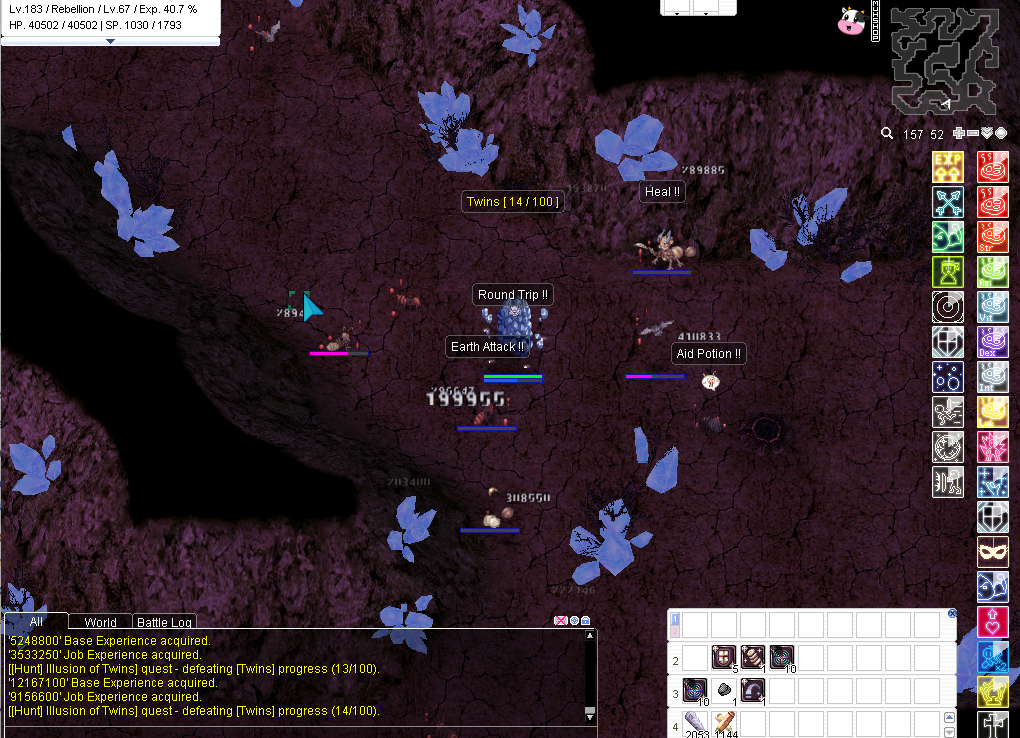1020x738 pixels.
Task: Click the masquerade mask buff icon
Action: click(x=992, y=552)
